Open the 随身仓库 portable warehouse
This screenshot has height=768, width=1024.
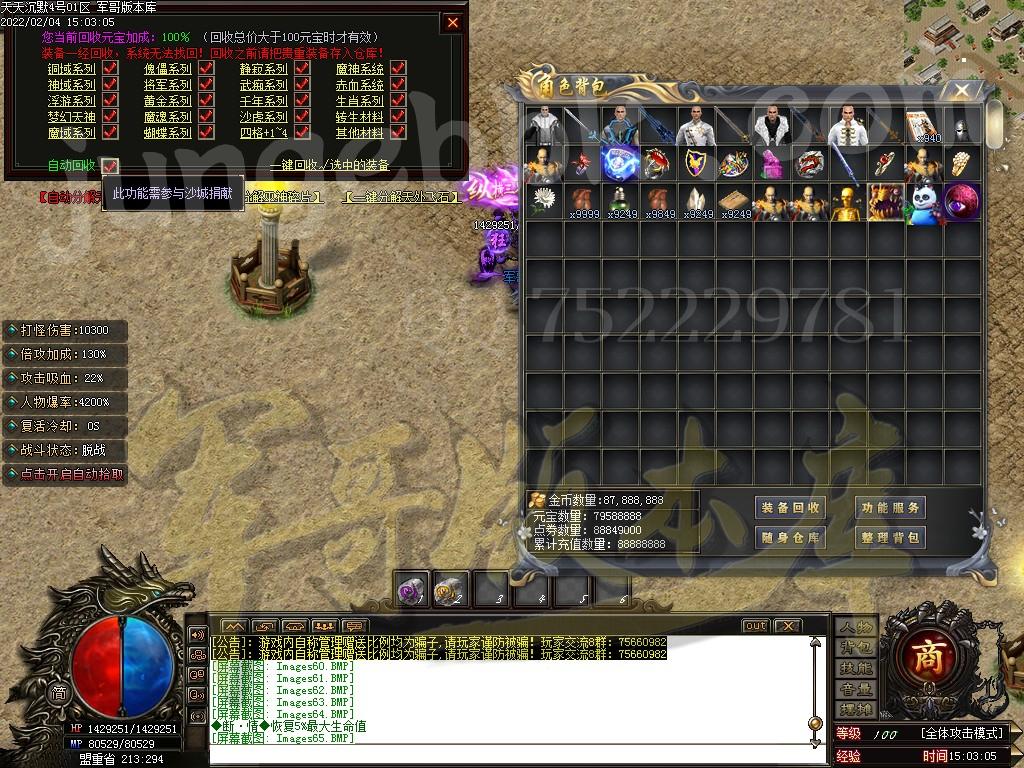coord(789,538)
